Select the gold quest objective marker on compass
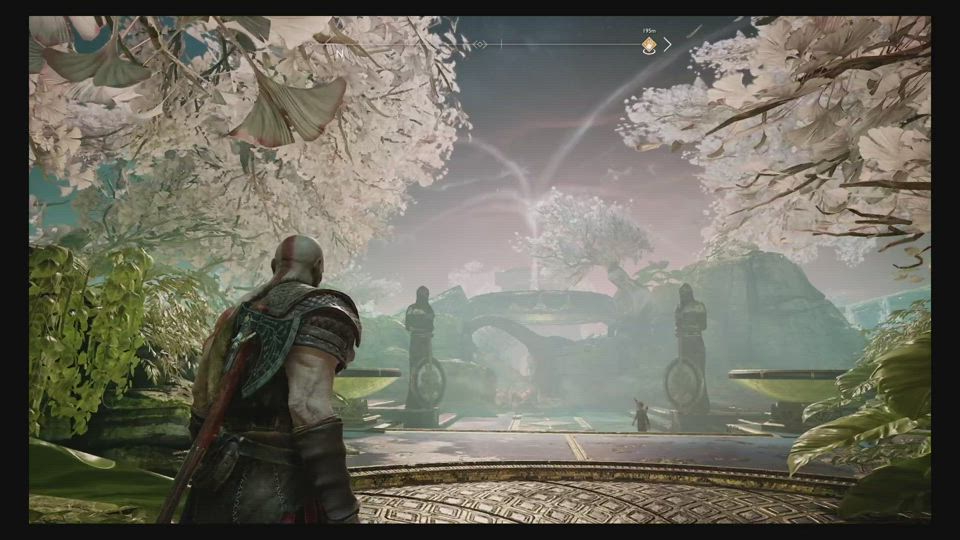The image size is (960, 540). click(649, 45)
